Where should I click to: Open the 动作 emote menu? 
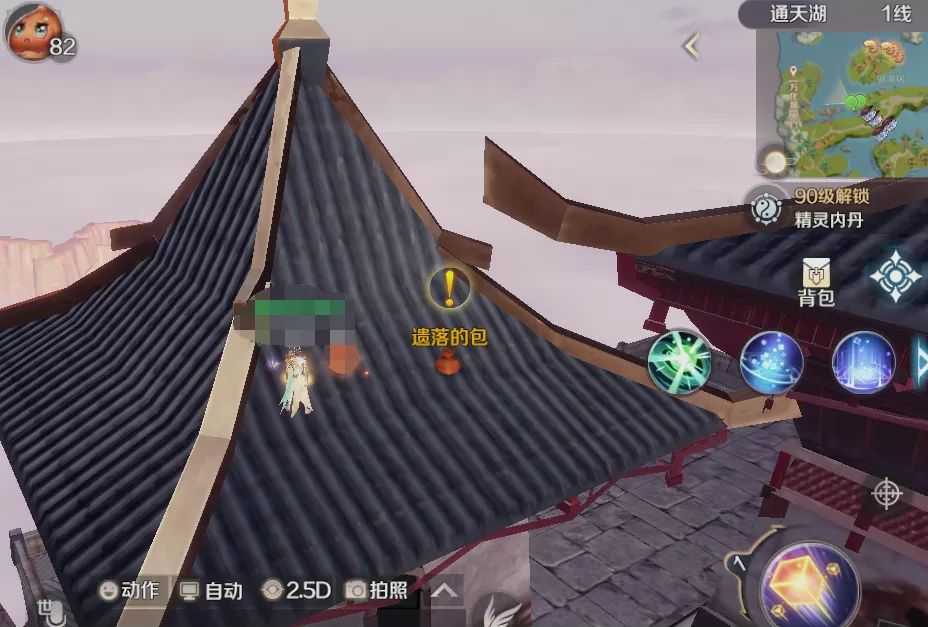129,590
